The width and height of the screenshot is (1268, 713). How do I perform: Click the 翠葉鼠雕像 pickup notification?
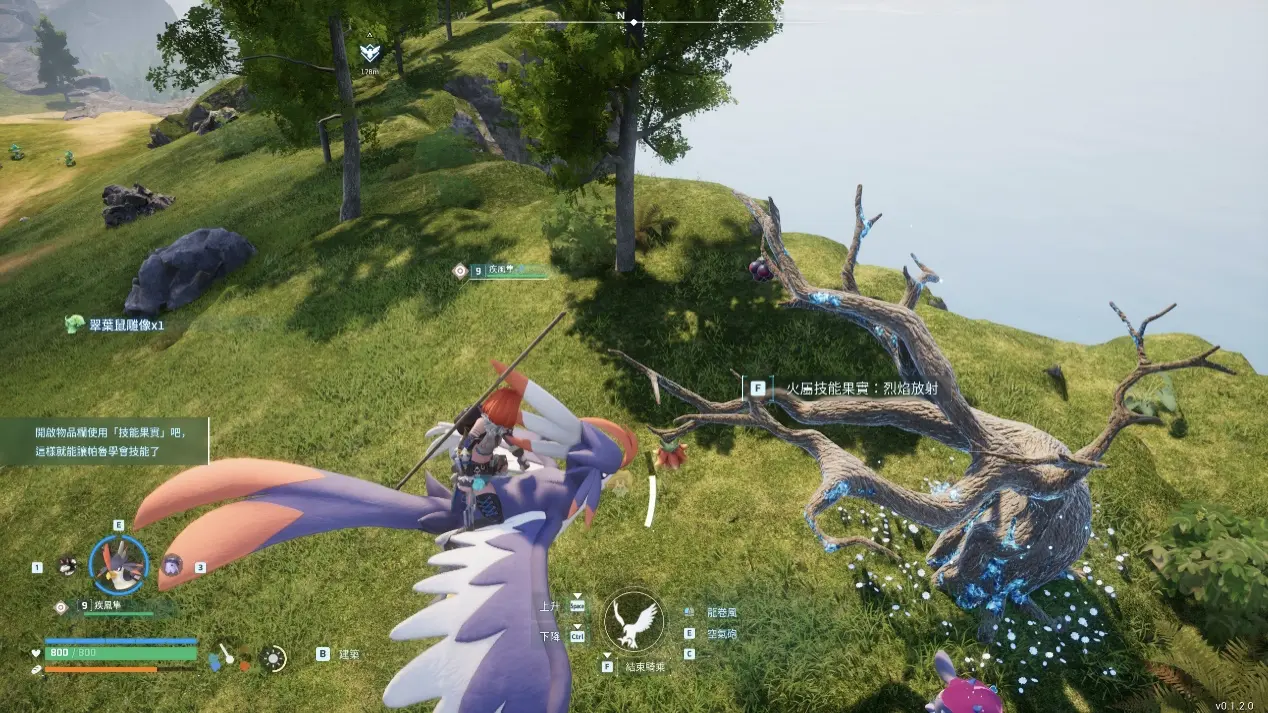[x=115, y=324]
